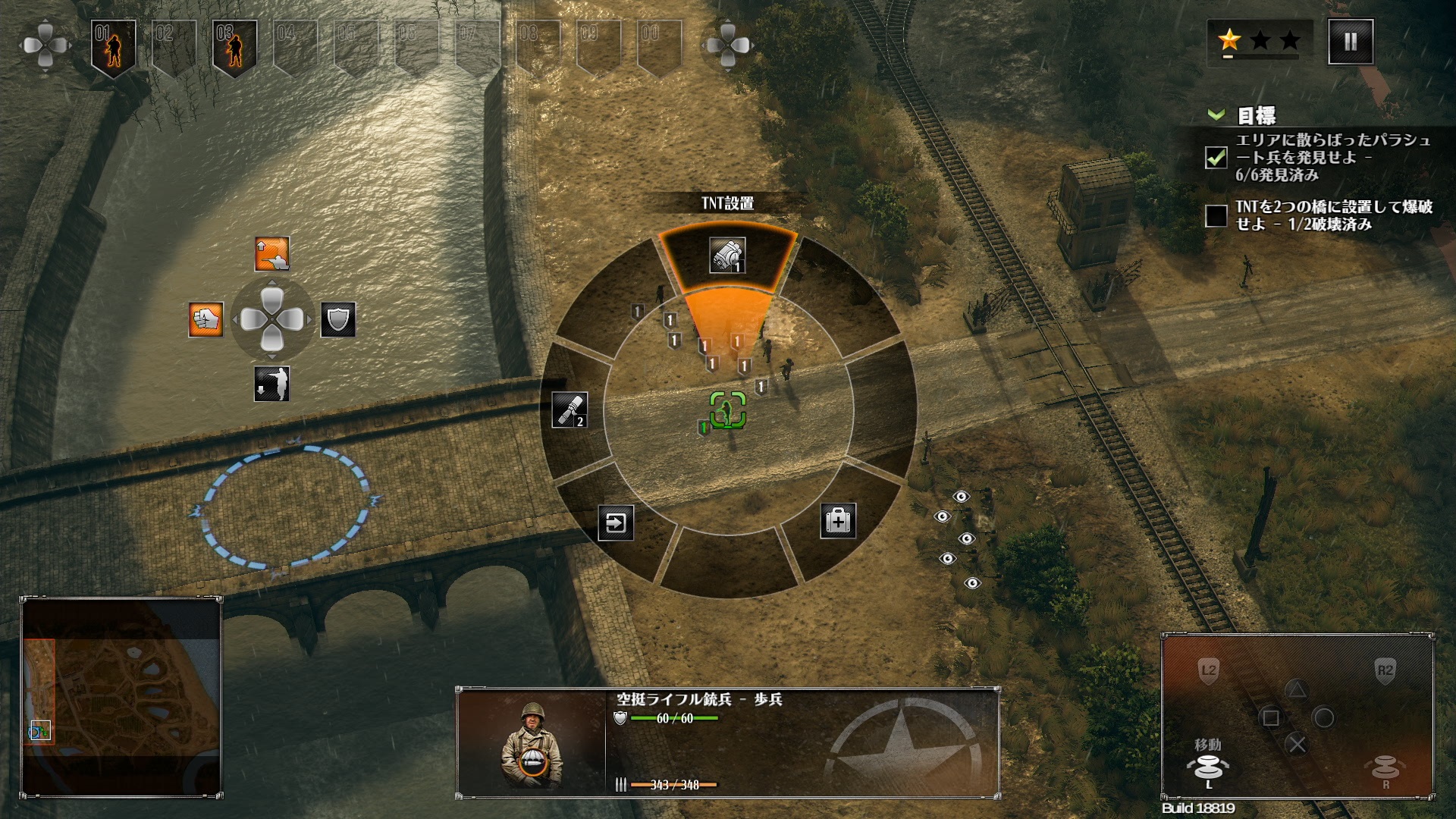Select squad slot 03

234,45
